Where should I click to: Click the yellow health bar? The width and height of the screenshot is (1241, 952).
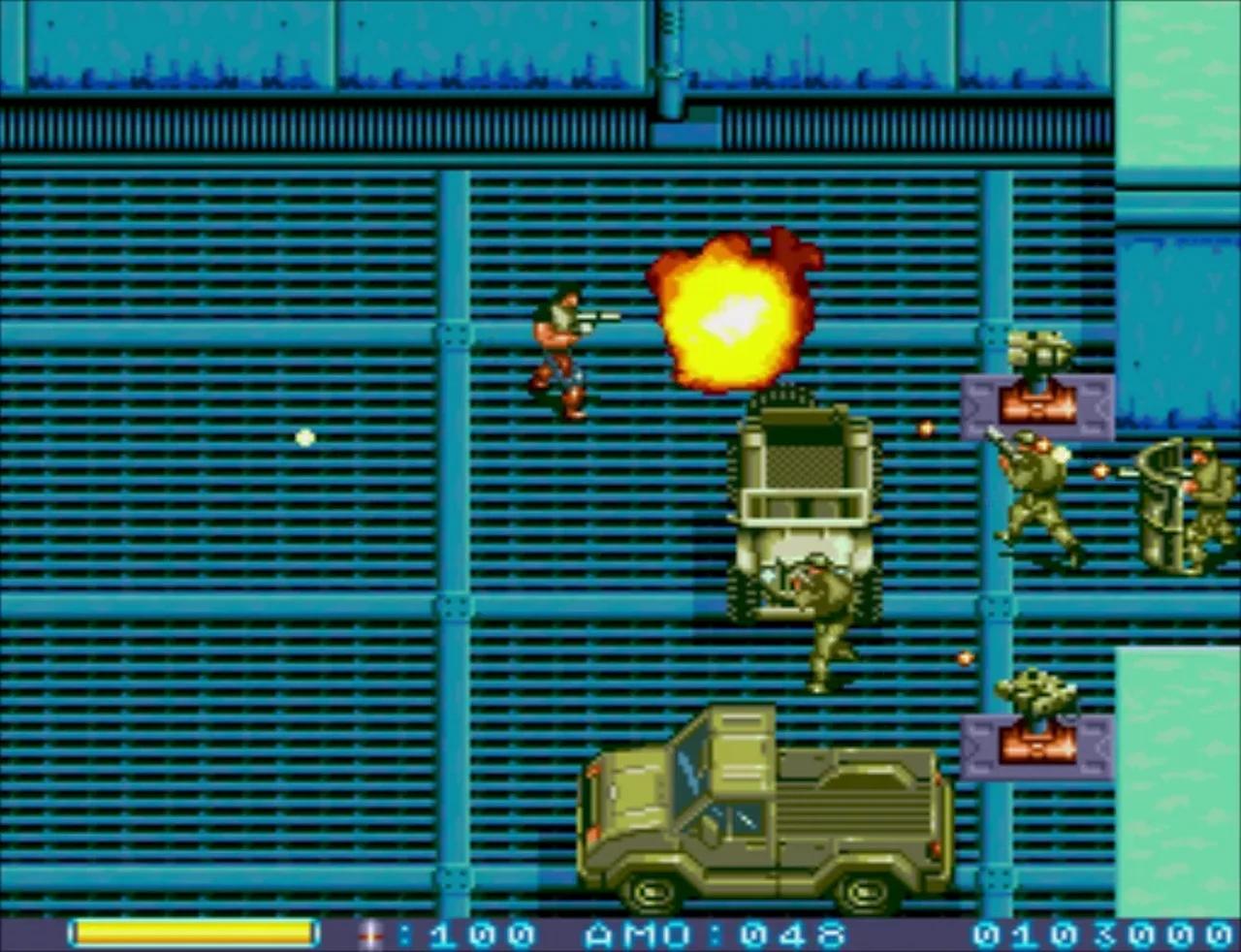tap(194, 934)
